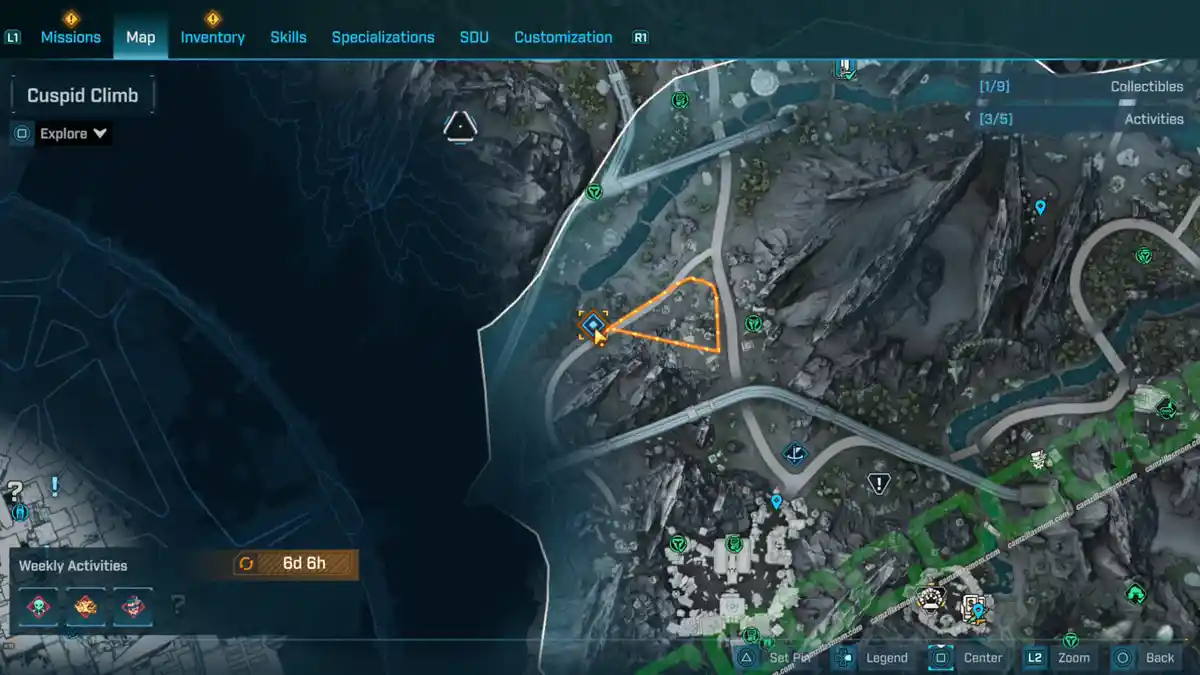Select the green skull weekly activity
Screen dimensions: 1200x675
point(38,605)
